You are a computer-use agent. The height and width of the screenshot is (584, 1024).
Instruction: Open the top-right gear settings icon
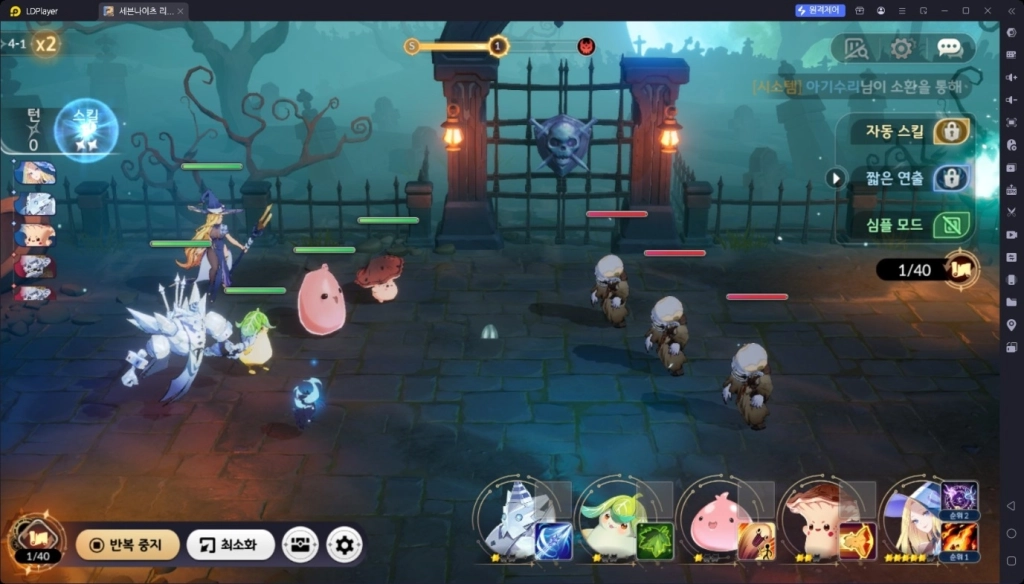pos(902,47)
